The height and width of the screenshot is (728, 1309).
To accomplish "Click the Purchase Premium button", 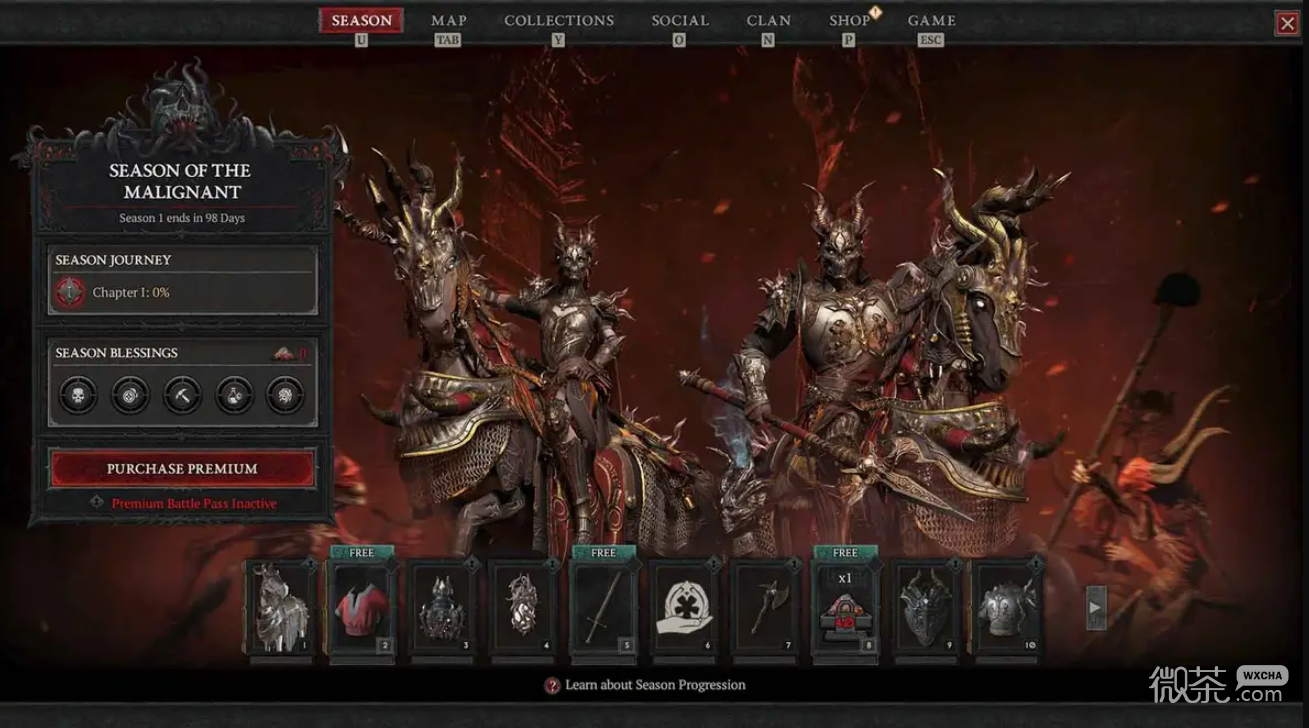I will click(x=183, y=469).
